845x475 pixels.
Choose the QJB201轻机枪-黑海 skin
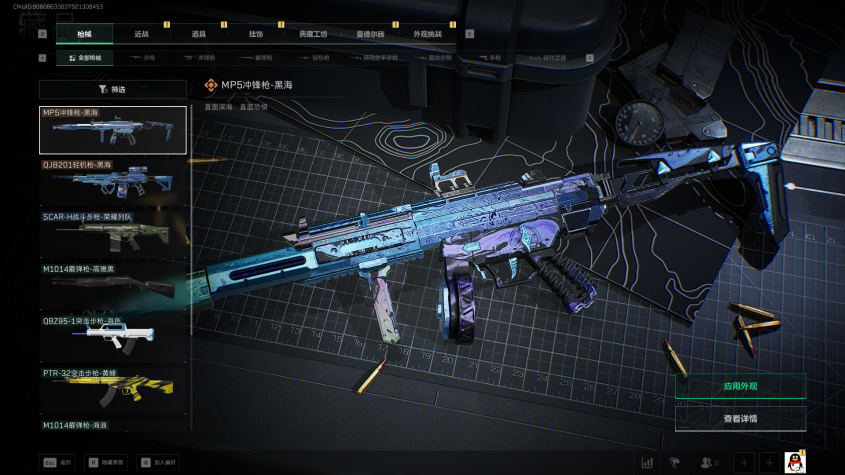pyautogui.click(x=113, y=182)
